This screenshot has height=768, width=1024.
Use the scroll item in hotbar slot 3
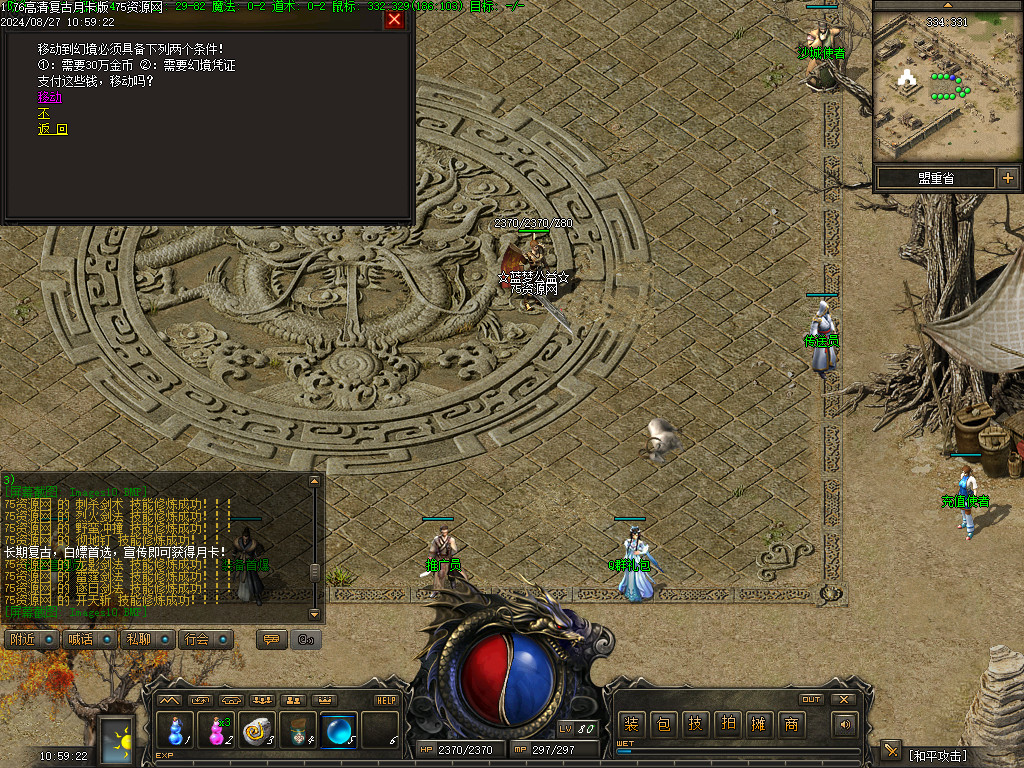pos(257,731)
